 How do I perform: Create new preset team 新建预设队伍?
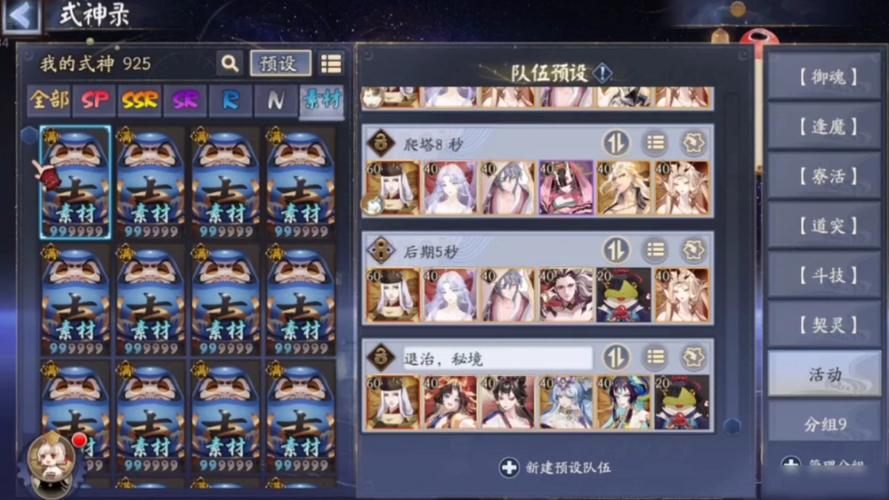coord(554,467)
